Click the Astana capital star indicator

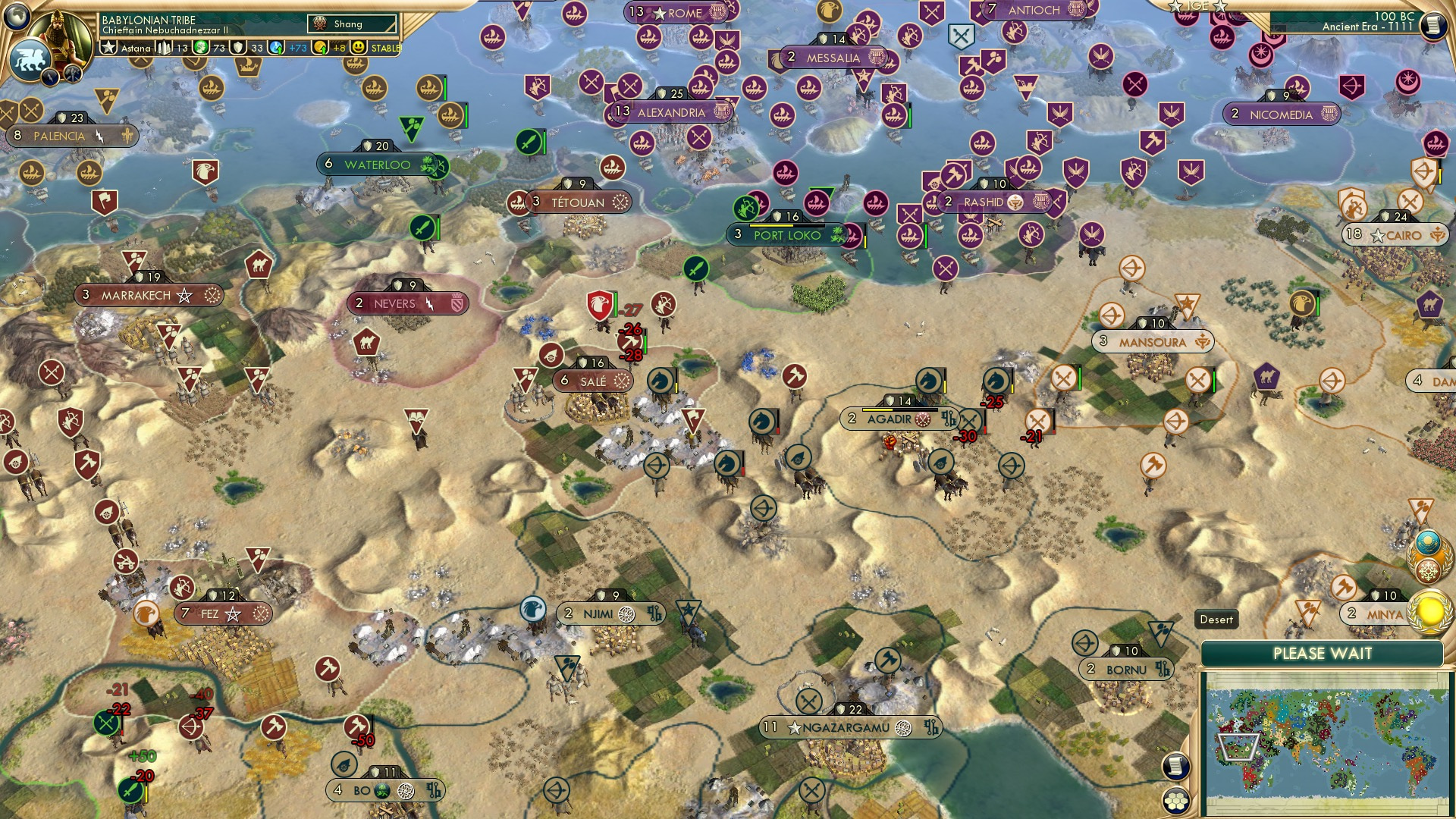click(x=108, y=47)
